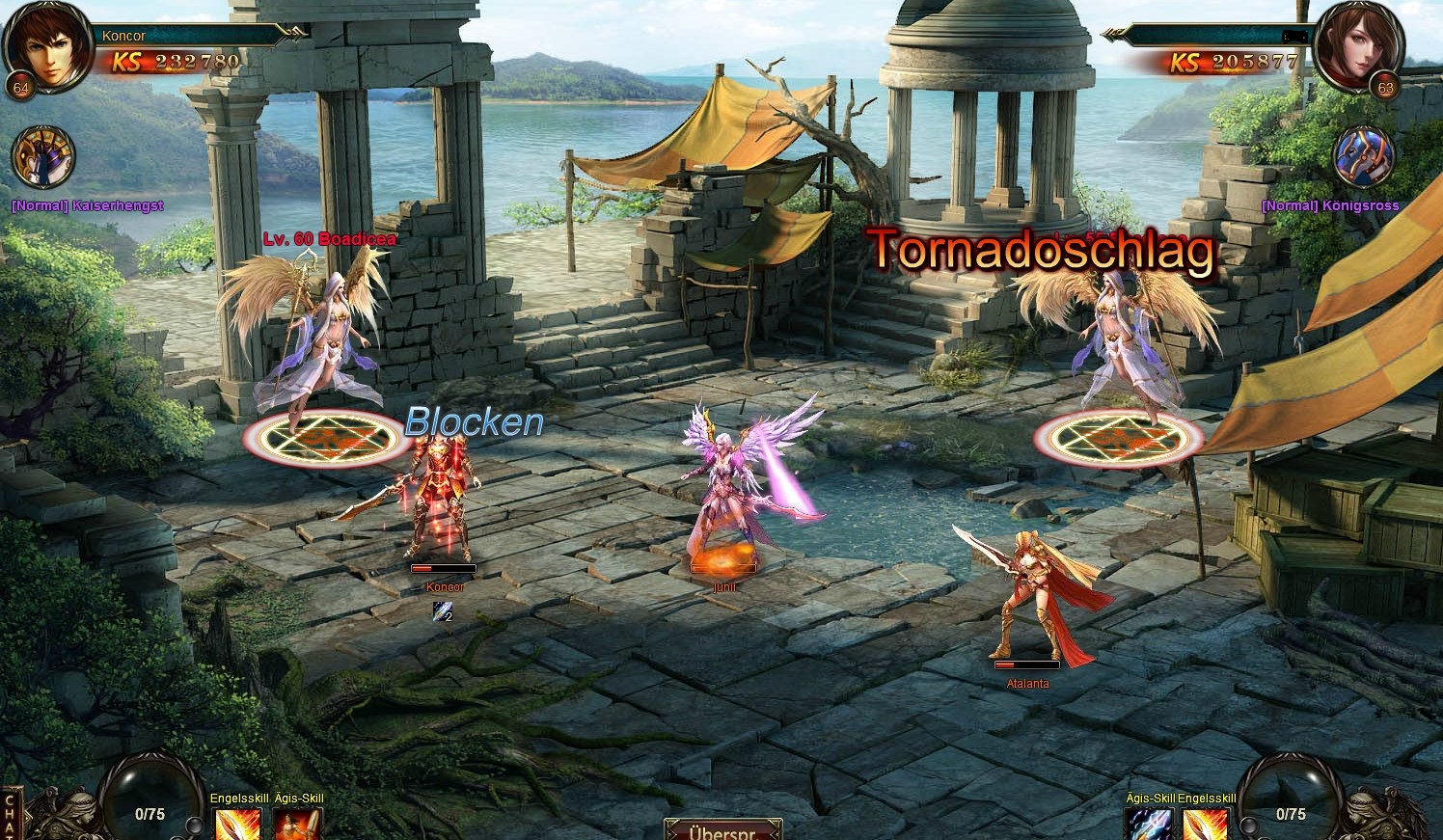Image resolution: width=1443 pixels, height=840 pixels.
Task: Select the opponent's lightning Ägis-Skill icon
Action: [x=1149, y=825]
